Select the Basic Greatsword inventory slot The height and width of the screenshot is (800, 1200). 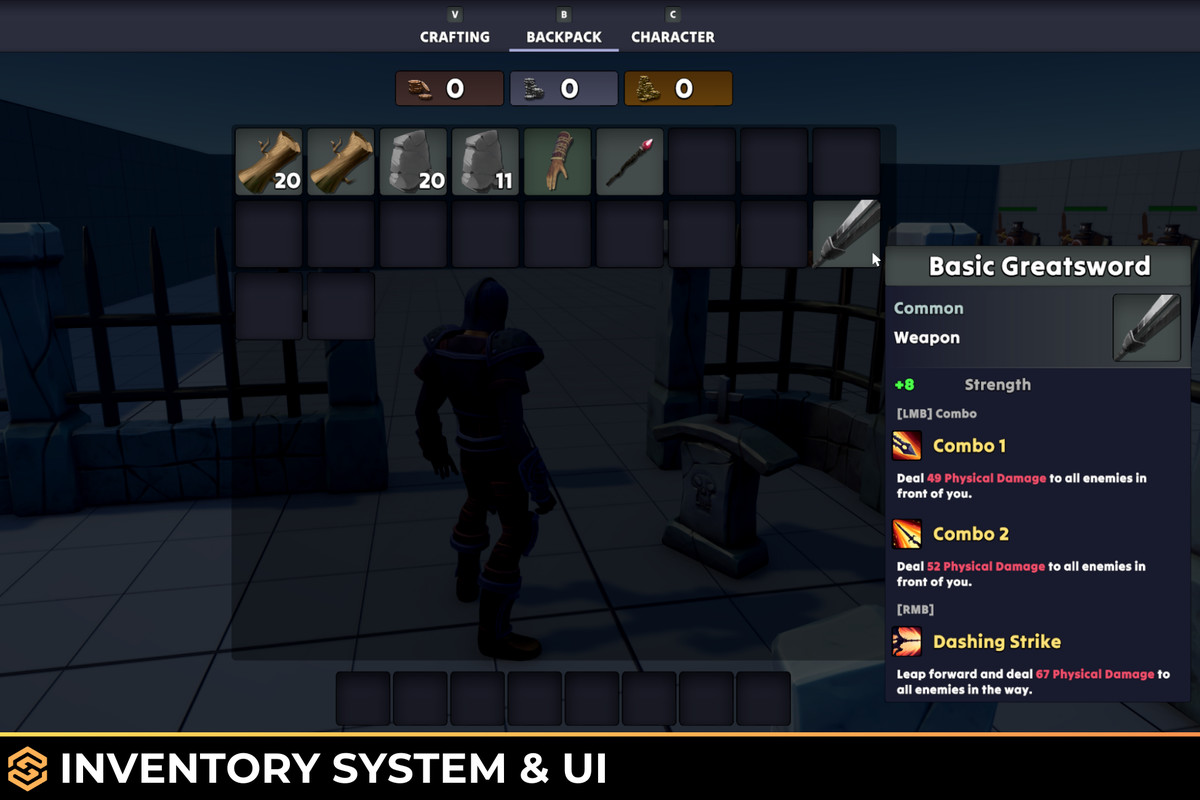coord(846,233)
